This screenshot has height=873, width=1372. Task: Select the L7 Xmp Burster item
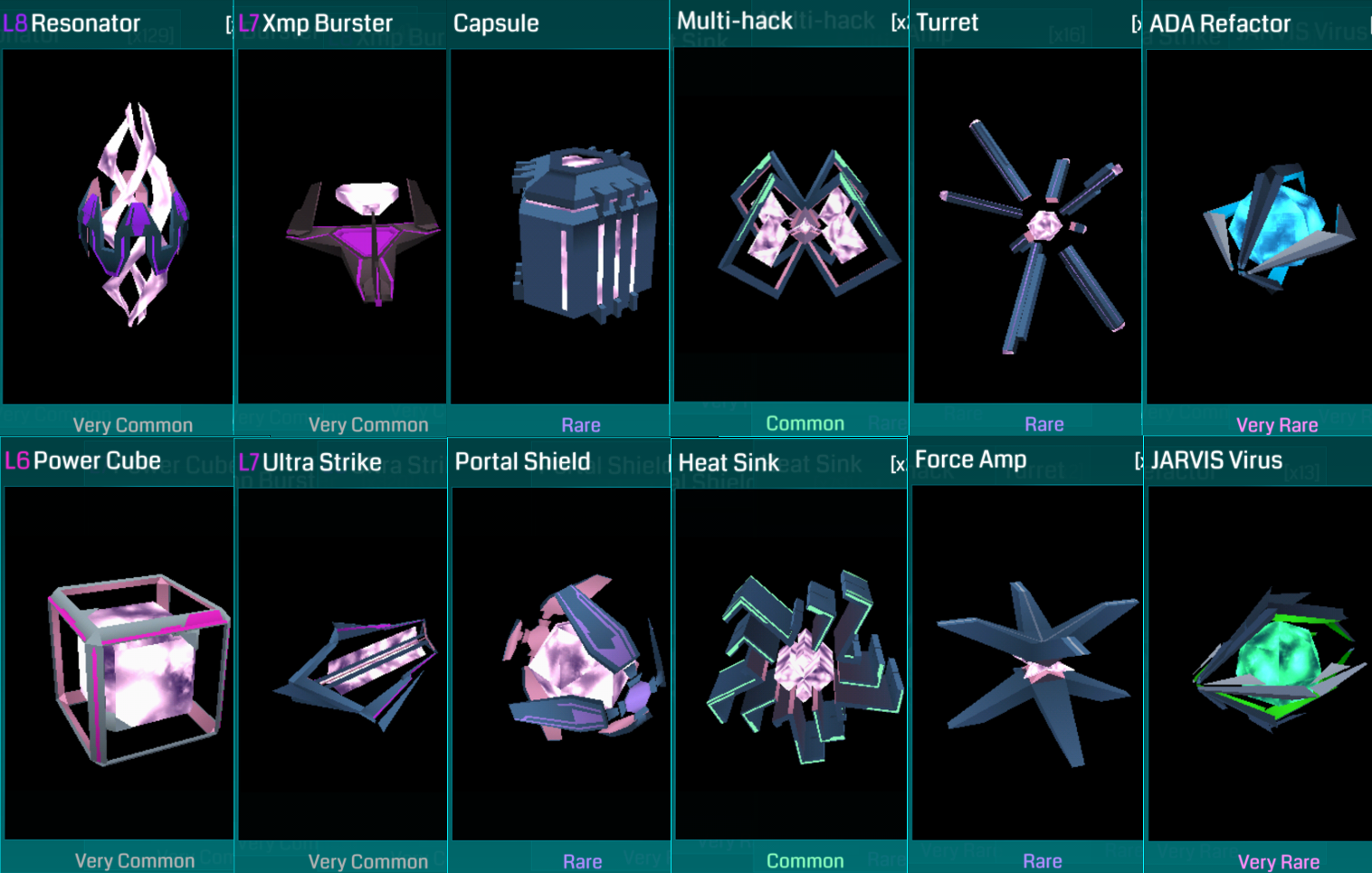coord(341,226)
